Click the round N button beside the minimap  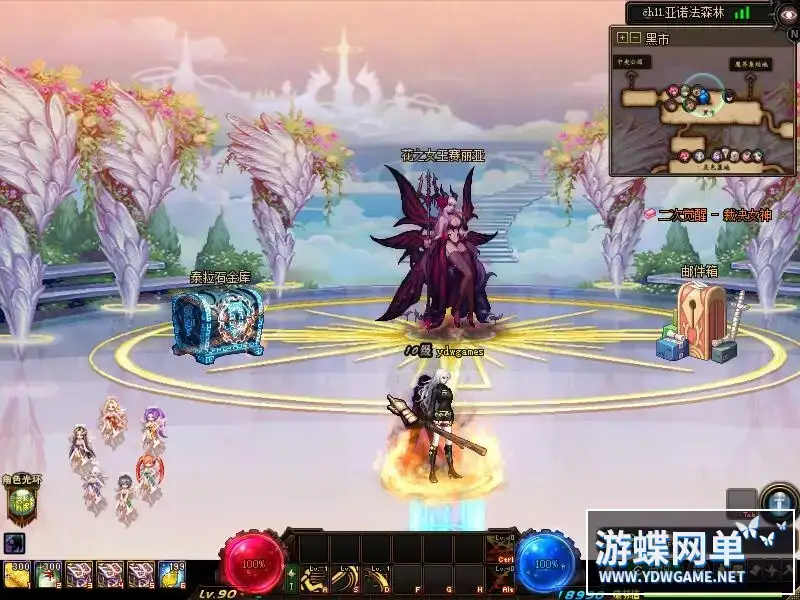click(x=793, y=32)
